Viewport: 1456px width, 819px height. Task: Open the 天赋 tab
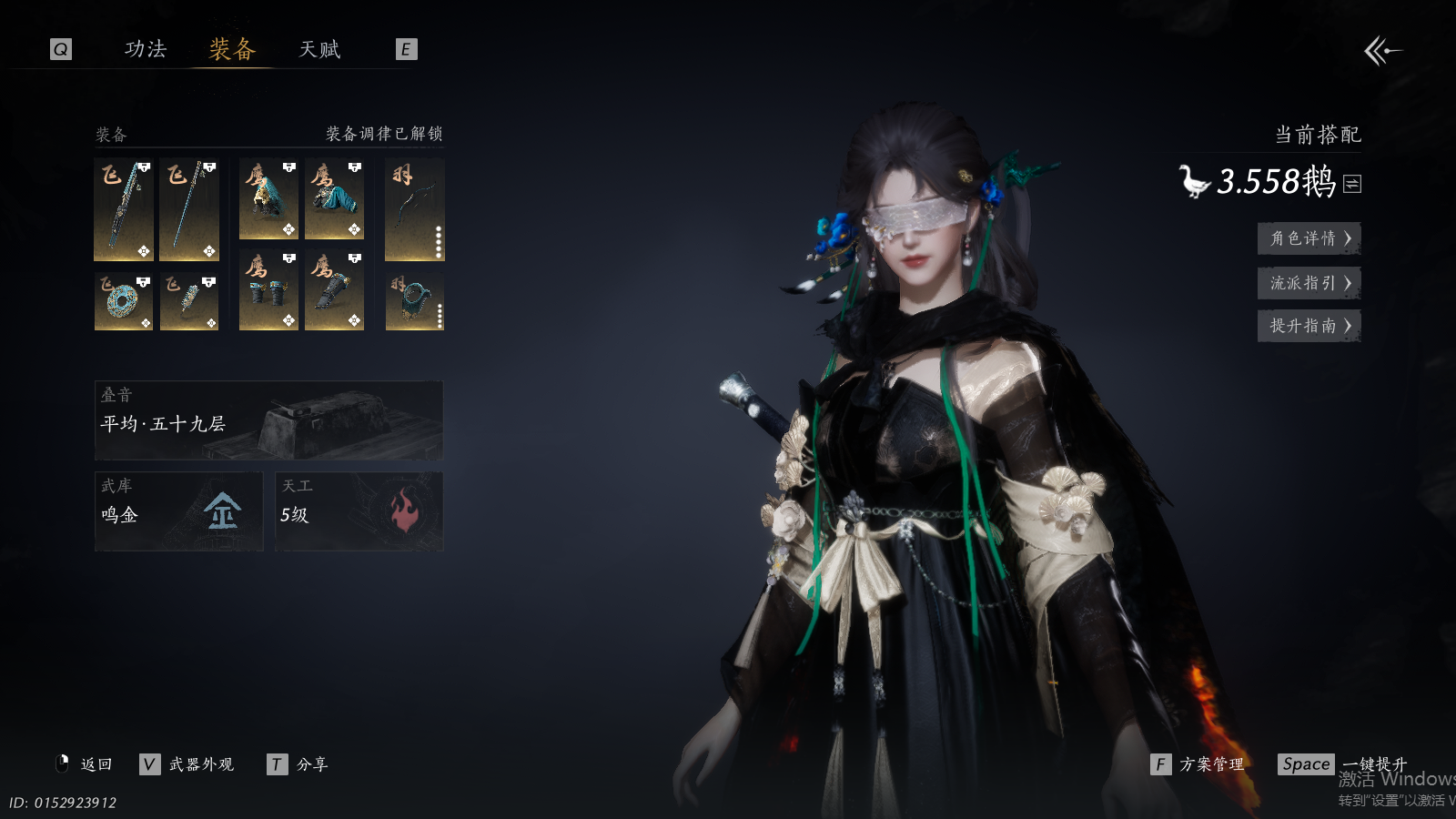[x=319, y=49]
